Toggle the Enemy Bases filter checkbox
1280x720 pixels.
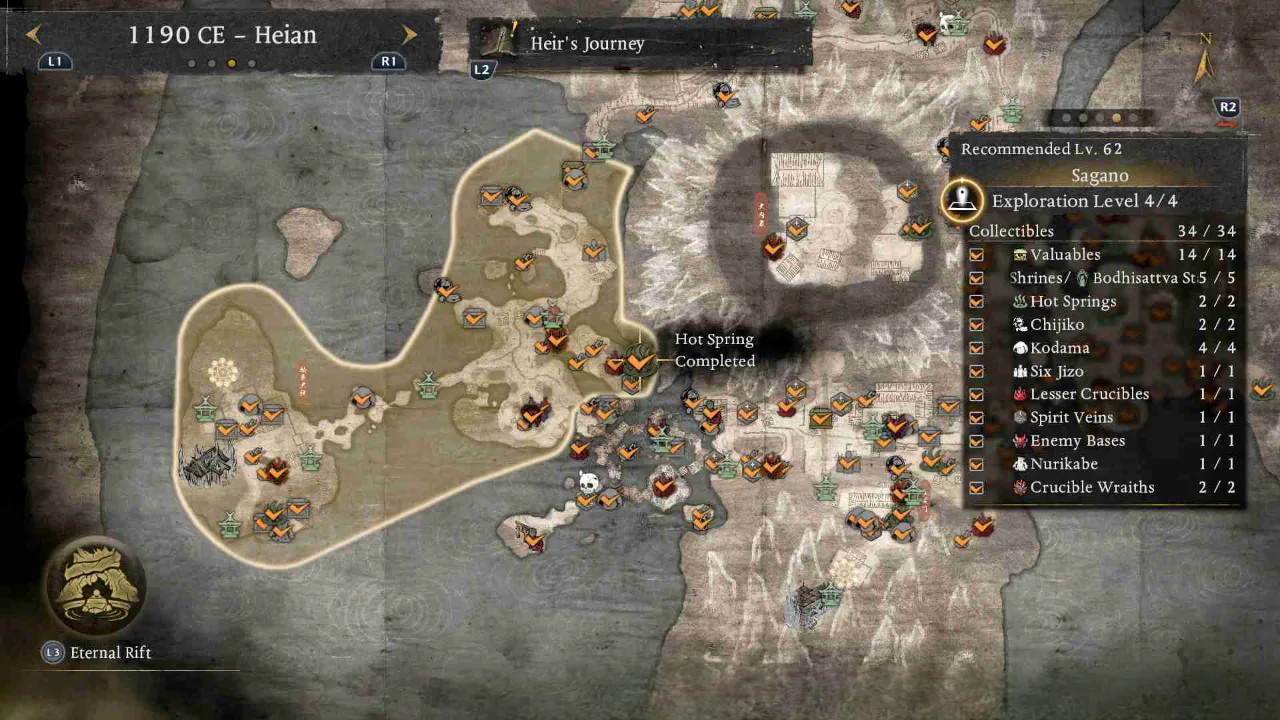click(x=976, y=441)
